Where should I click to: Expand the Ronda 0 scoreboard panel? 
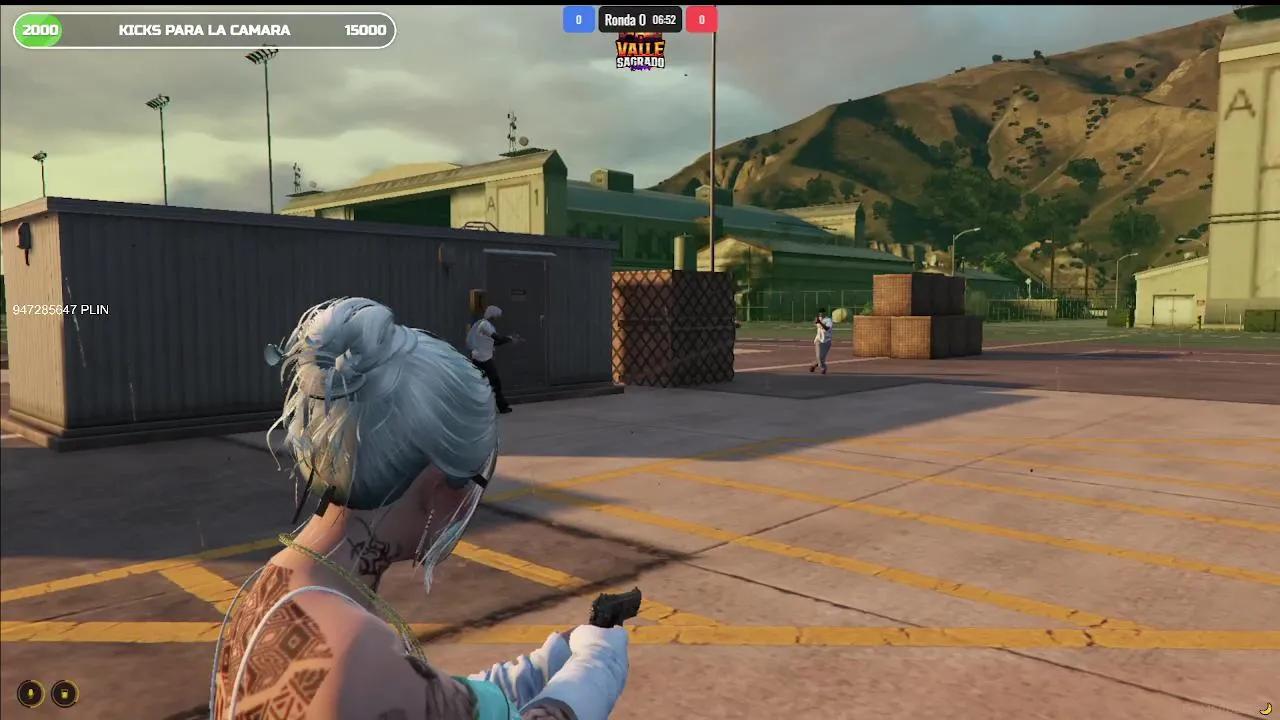coord(640,19)
